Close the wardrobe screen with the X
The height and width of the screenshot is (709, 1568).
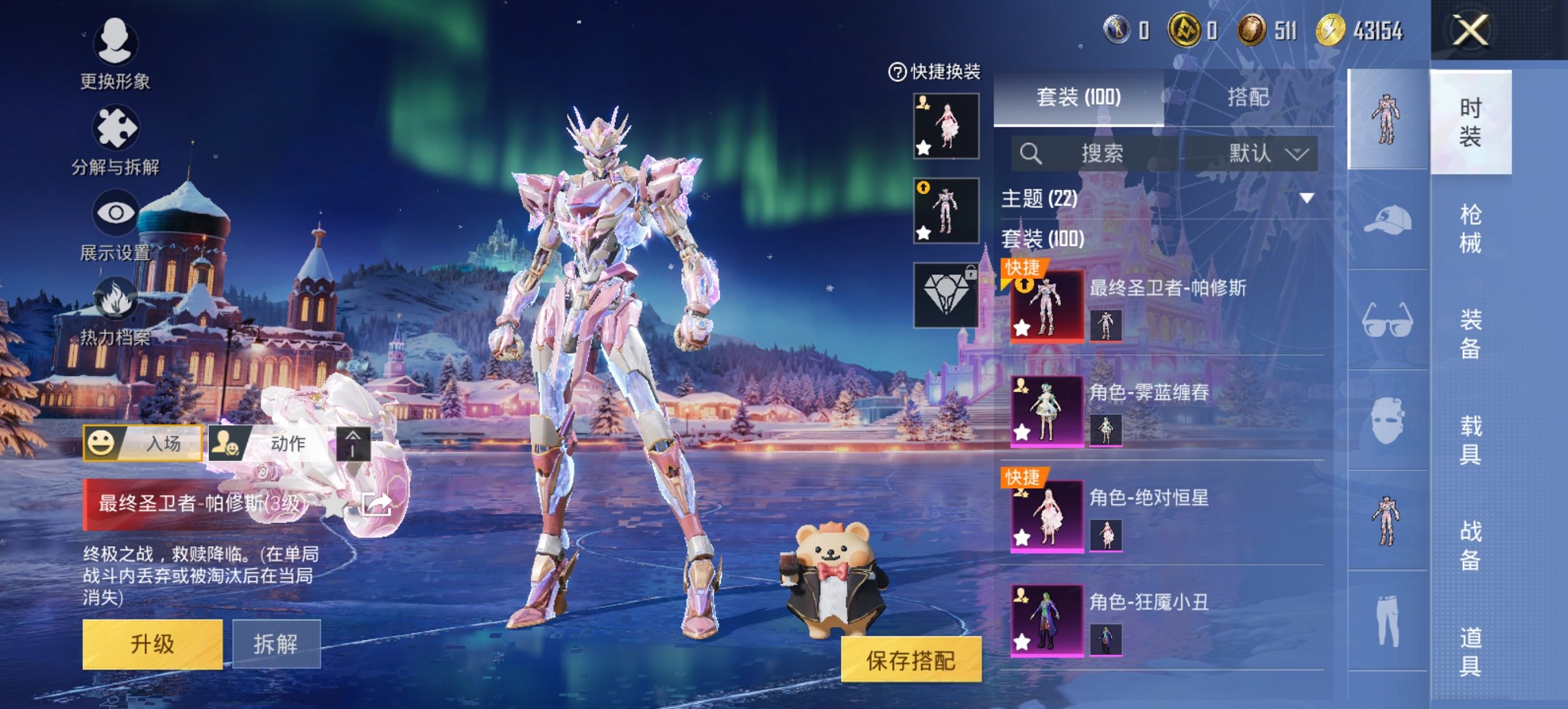click(x=1470, y=31)
